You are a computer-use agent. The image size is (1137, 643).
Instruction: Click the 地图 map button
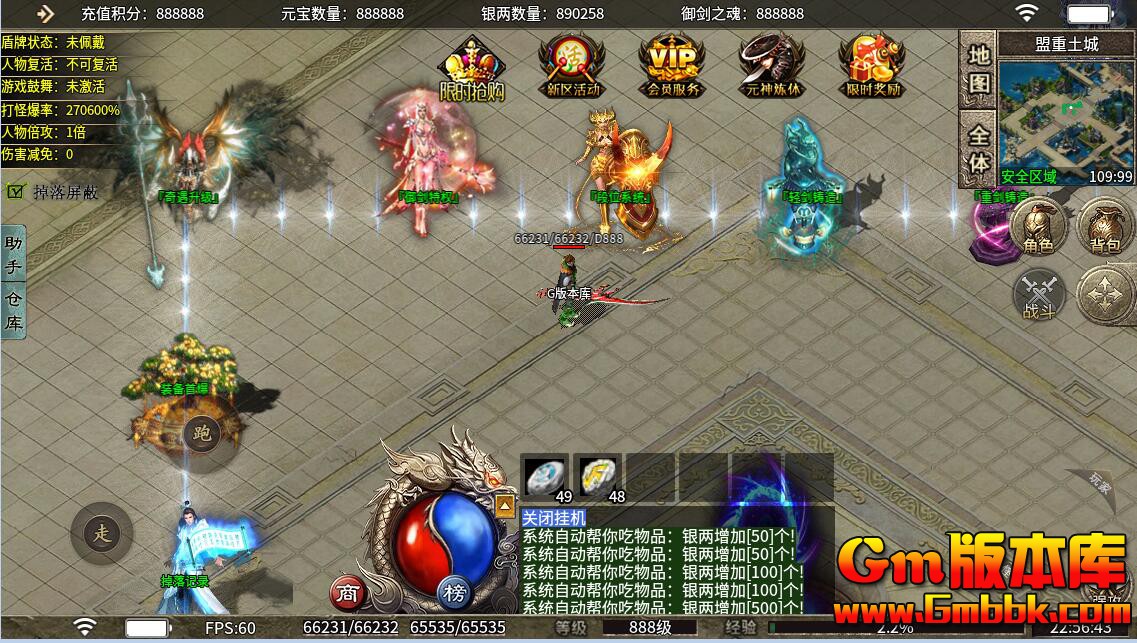click(979, 68)
